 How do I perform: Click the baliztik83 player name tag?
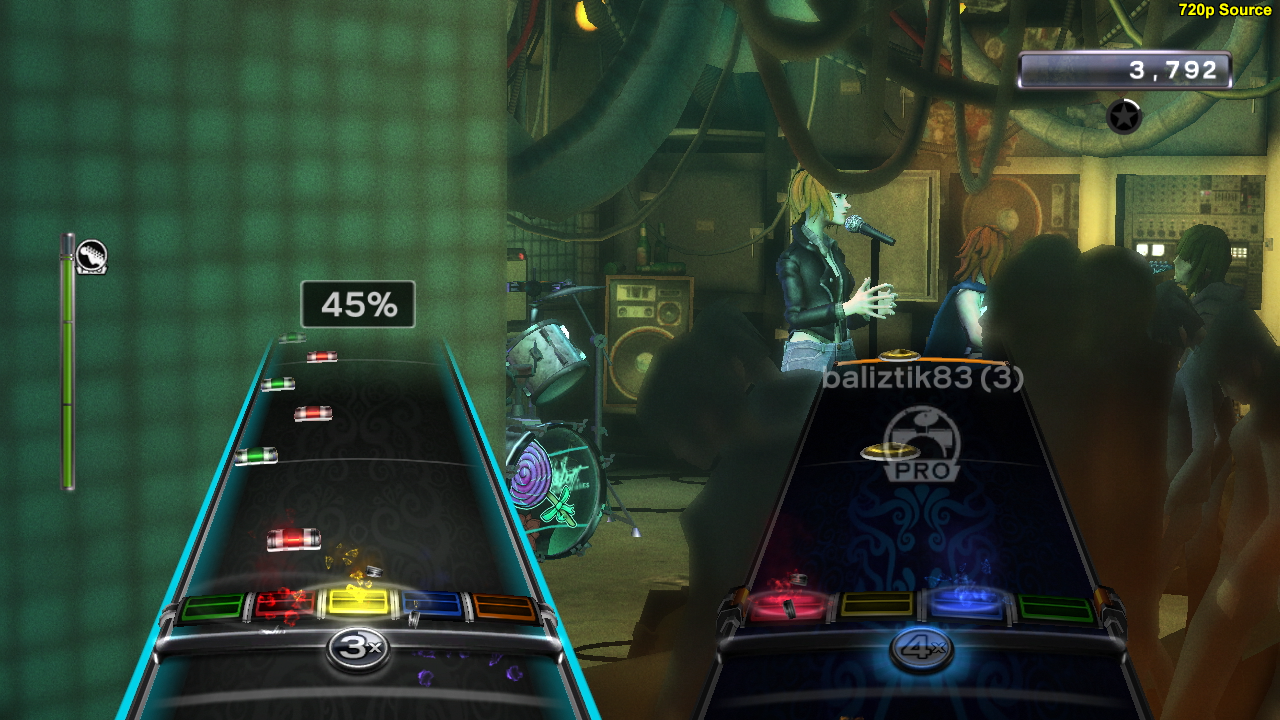click(x=922, y=379)
